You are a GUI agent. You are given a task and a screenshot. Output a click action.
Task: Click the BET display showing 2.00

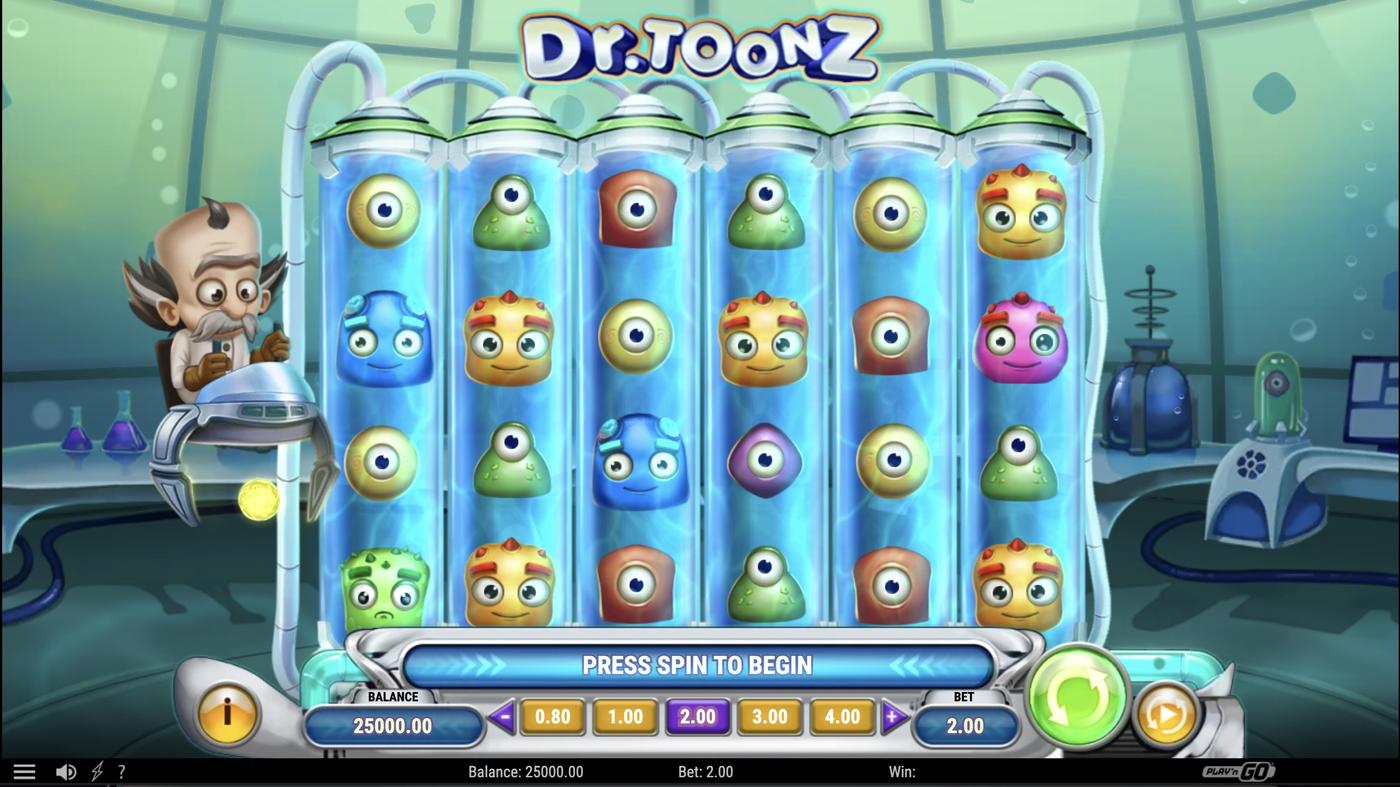(965, 724)
